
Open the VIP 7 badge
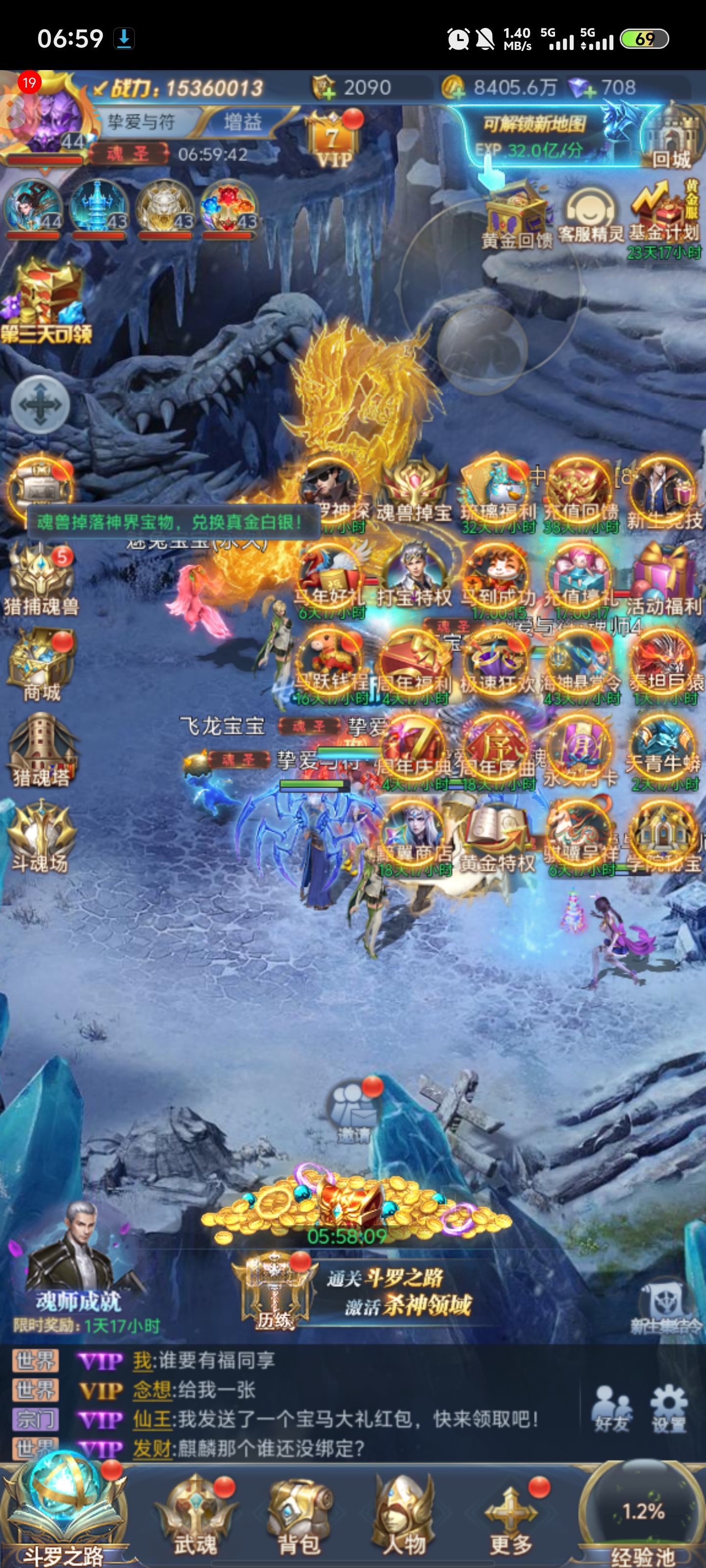(332, 141)
